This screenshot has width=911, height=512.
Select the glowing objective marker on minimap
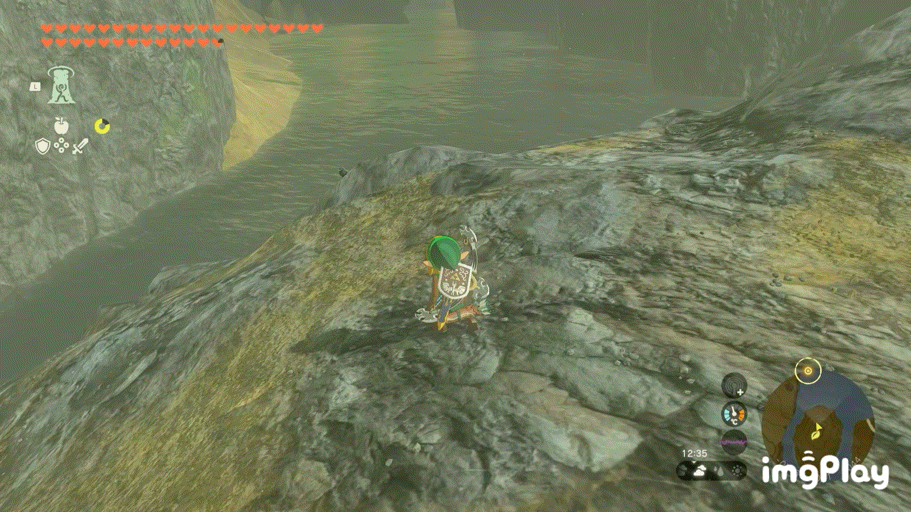tap(807, 372)
